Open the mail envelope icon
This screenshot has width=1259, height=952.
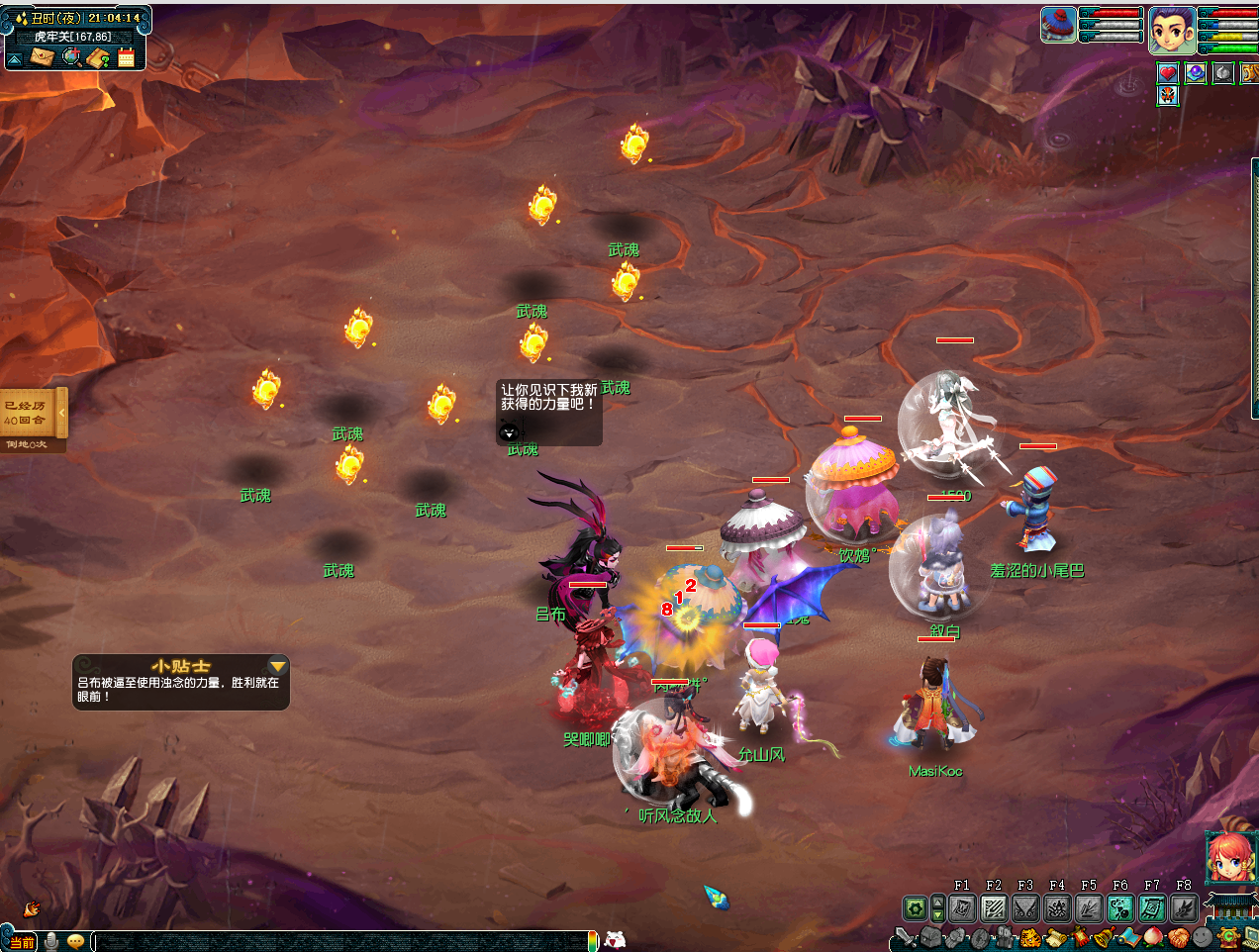click(43, 57)
